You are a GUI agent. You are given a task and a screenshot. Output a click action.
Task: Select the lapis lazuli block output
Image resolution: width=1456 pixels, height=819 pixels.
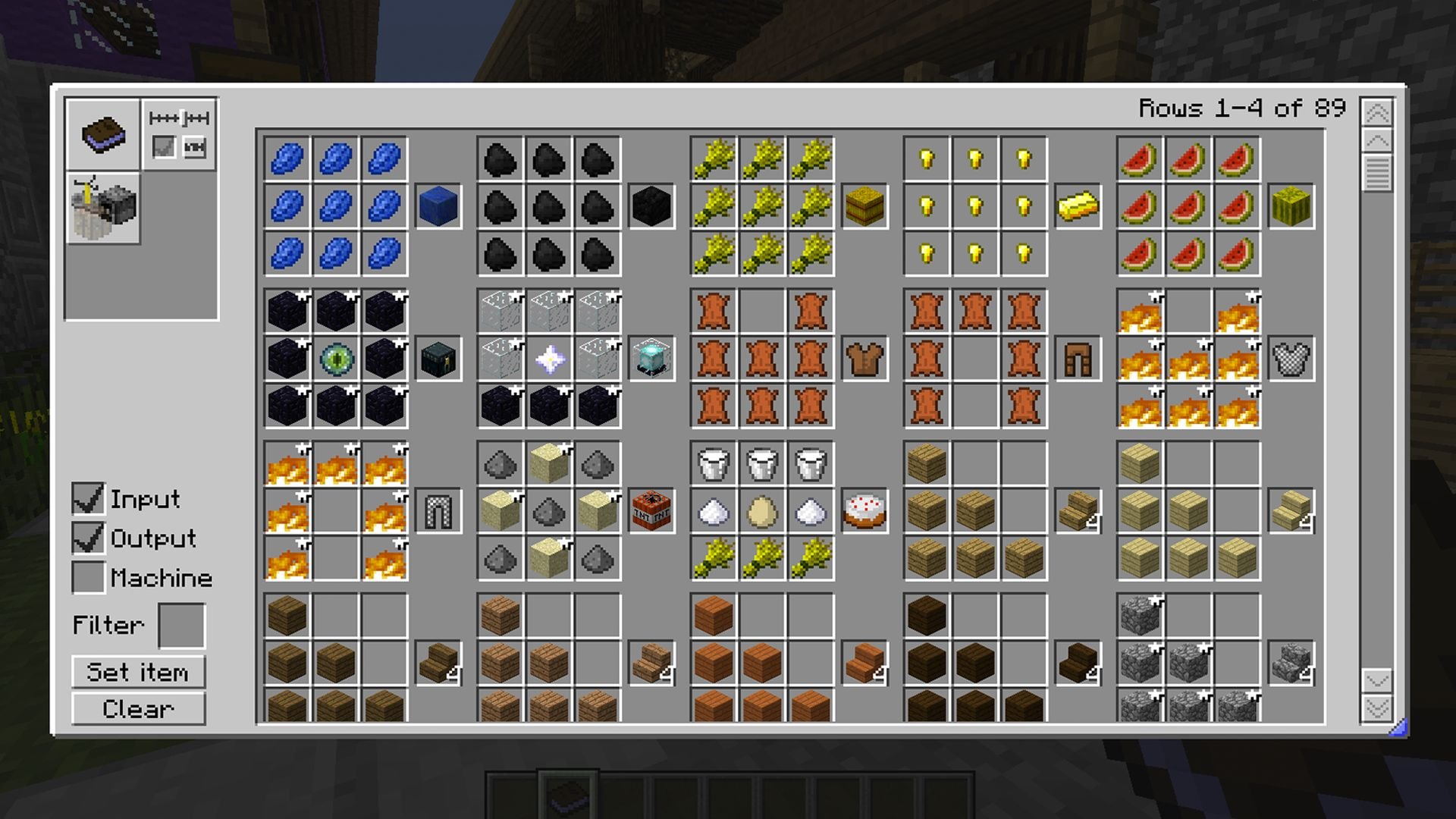click(438, 206)
